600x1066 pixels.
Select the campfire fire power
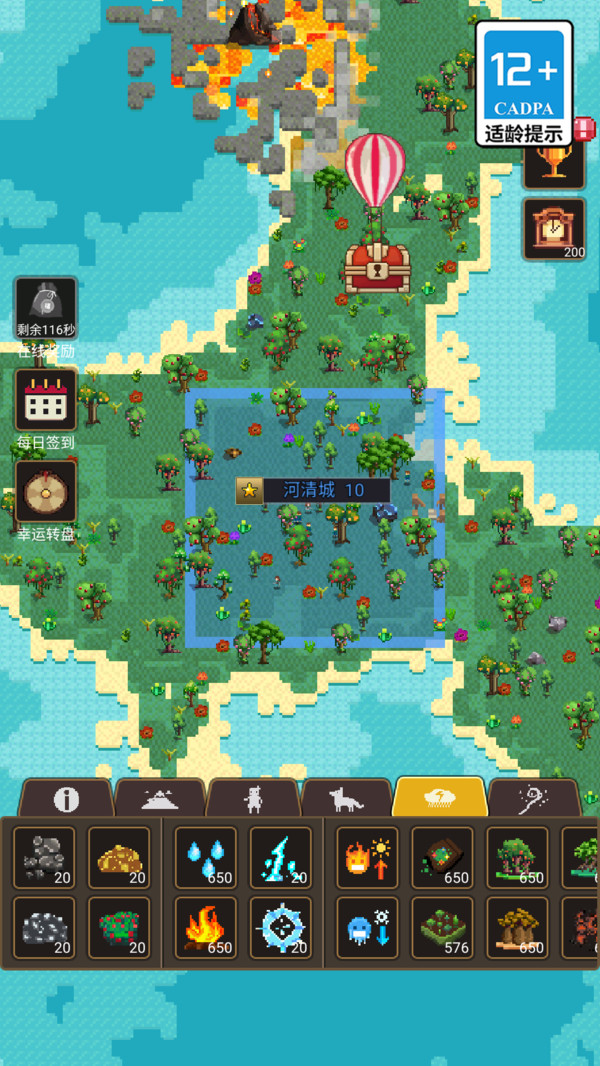(206, 927)
